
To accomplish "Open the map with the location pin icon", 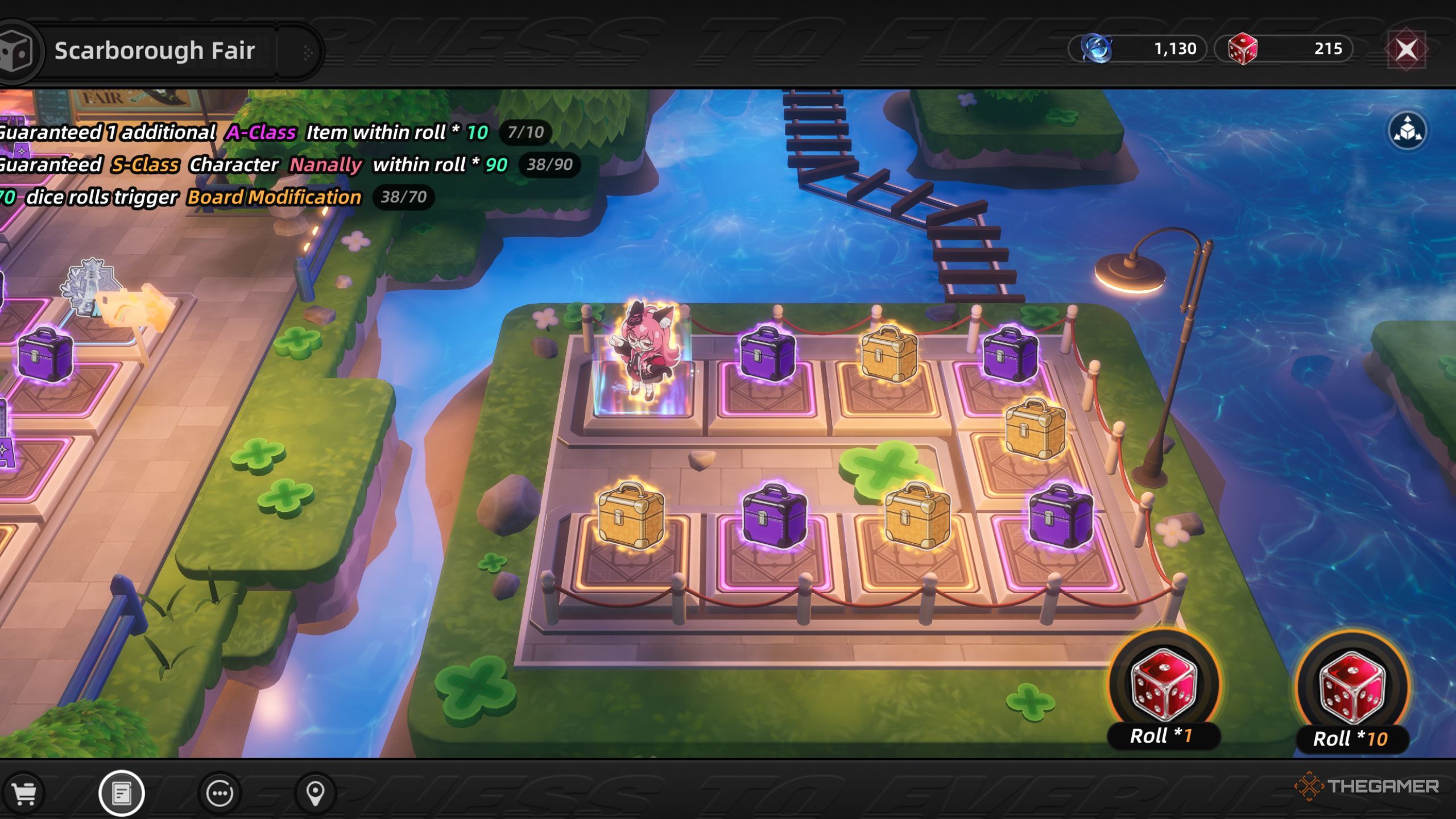I will 316,795.
